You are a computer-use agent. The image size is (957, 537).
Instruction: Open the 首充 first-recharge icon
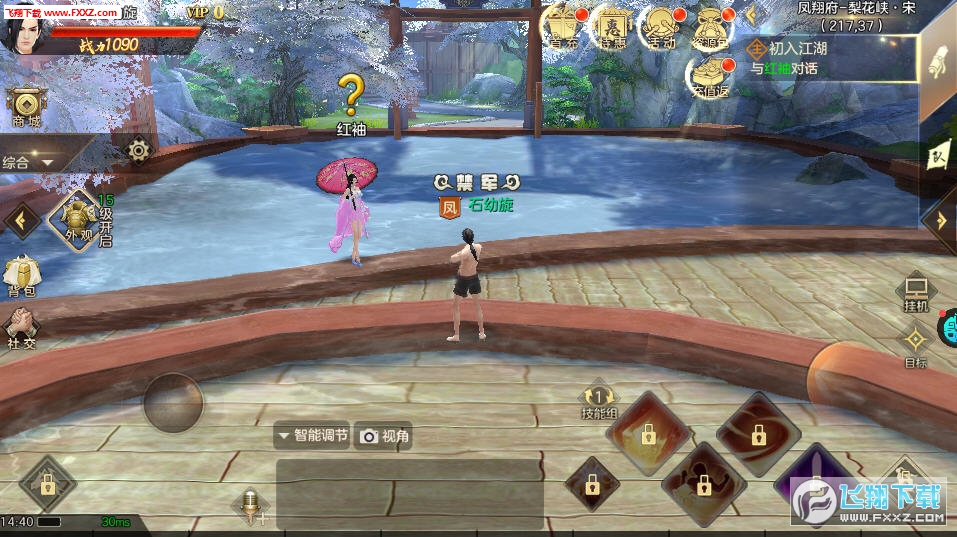563,27
